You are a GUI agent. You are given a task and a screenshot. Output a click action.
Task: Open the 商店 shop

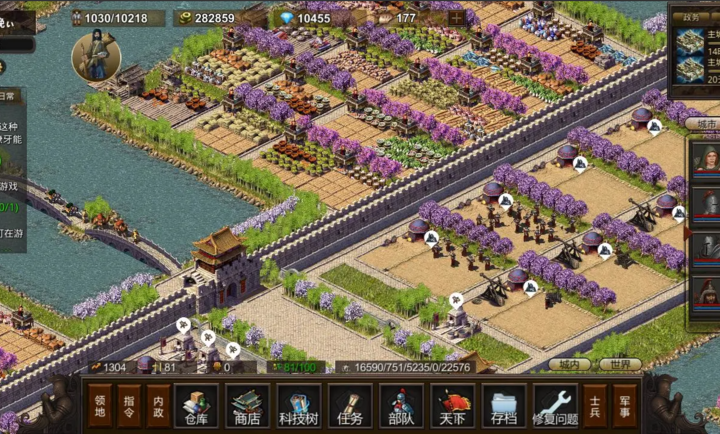[x=247, y=406]
